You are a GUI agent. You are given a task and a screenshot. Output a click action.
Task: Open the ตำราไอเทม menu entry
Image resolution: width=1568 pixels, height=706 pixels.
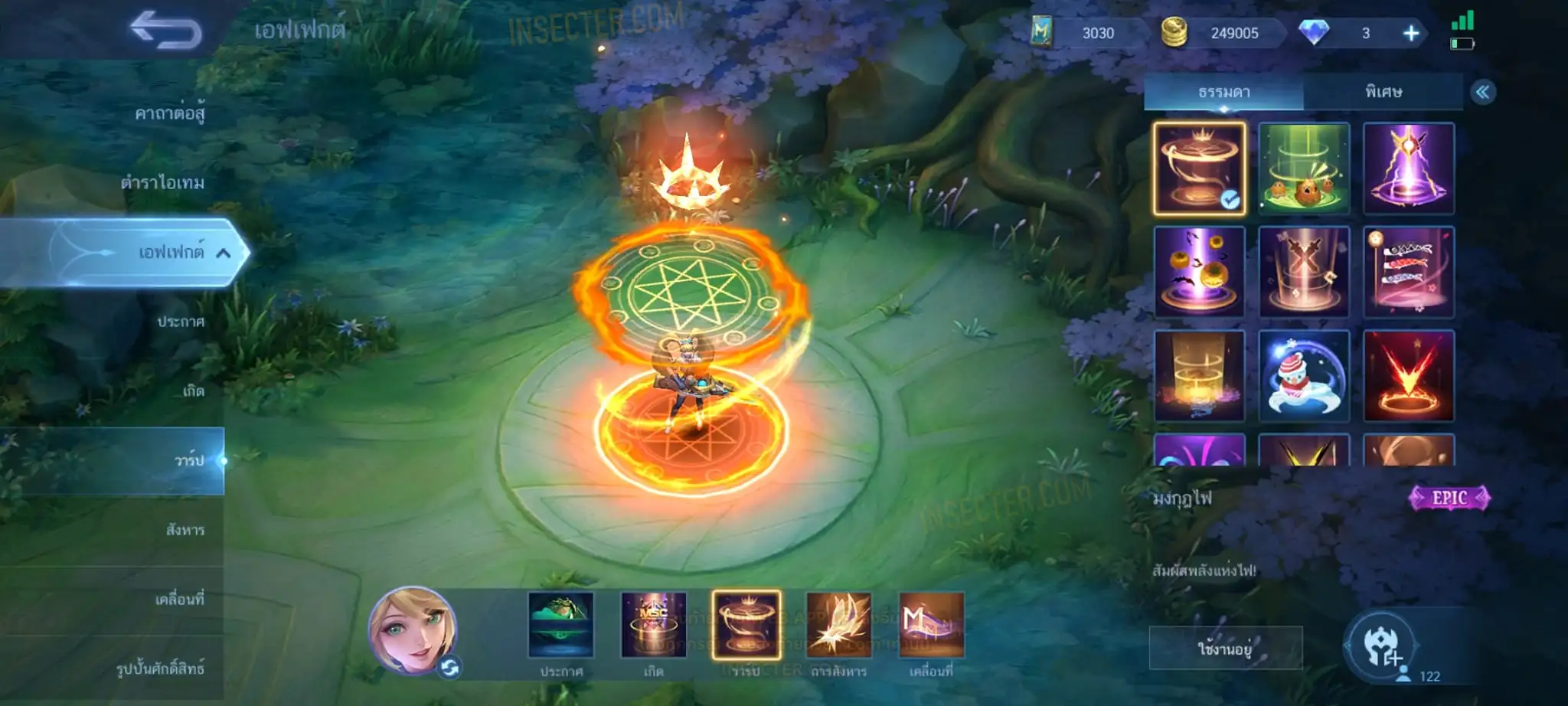coord(162,183)
